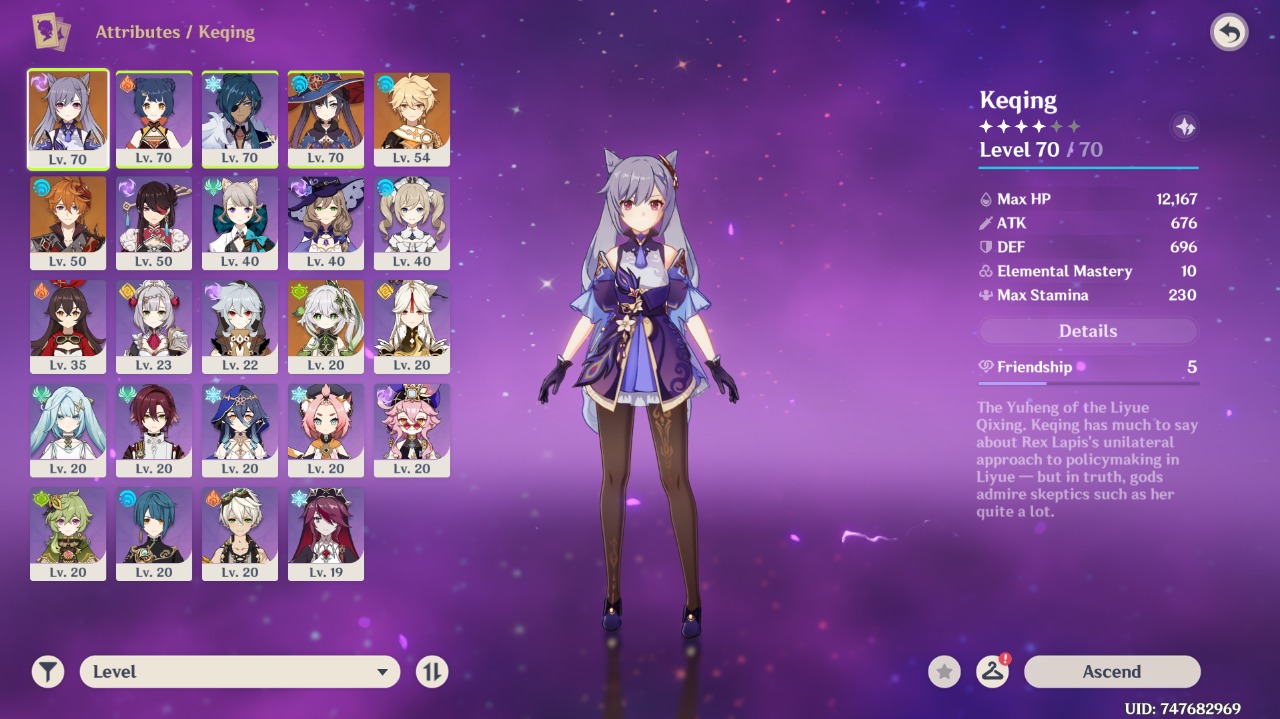The height and width of the screenshot is (719, 1280).
Task: Open the outfit hanger icon
Action: pyautogui.click(x=992, y=672)
